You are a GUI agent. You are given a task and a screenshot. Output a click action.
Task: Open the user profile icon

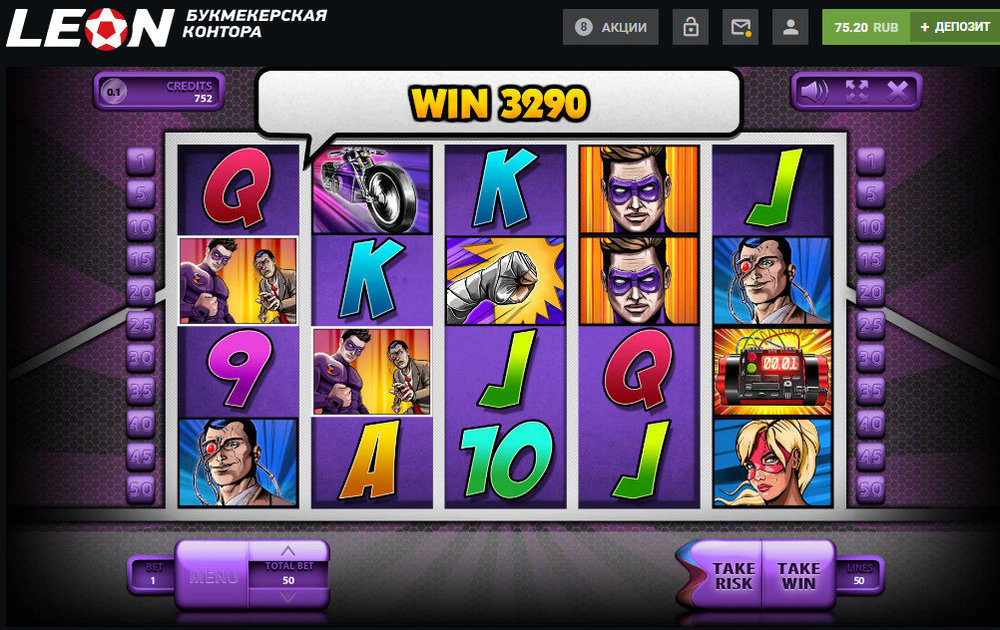791,27
